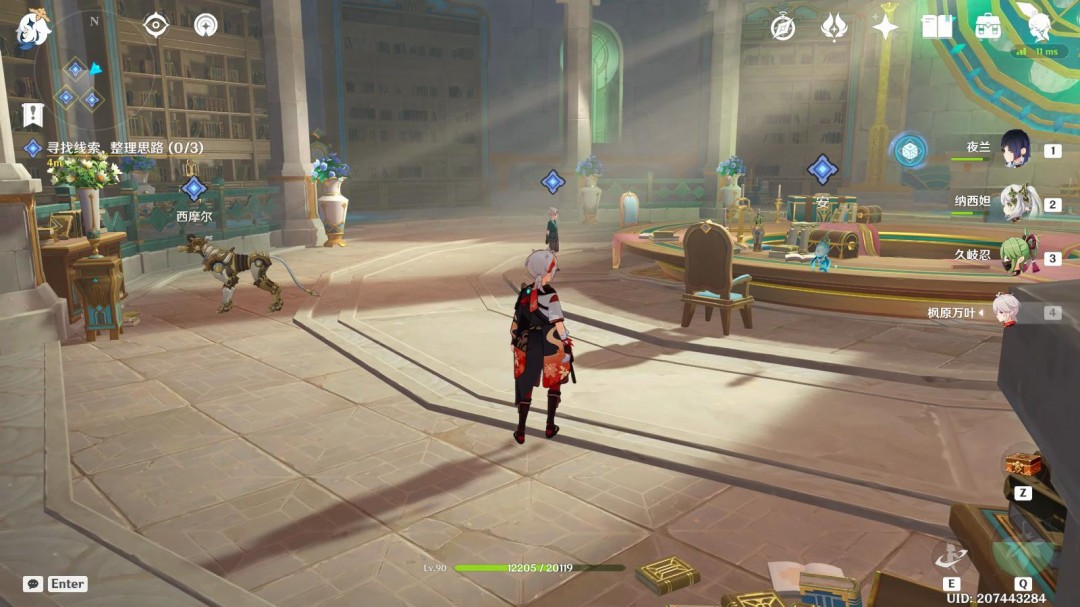1080x607 pixels.
Task: Use the treasure chest gadget
Action: [x=1023, y=465]
